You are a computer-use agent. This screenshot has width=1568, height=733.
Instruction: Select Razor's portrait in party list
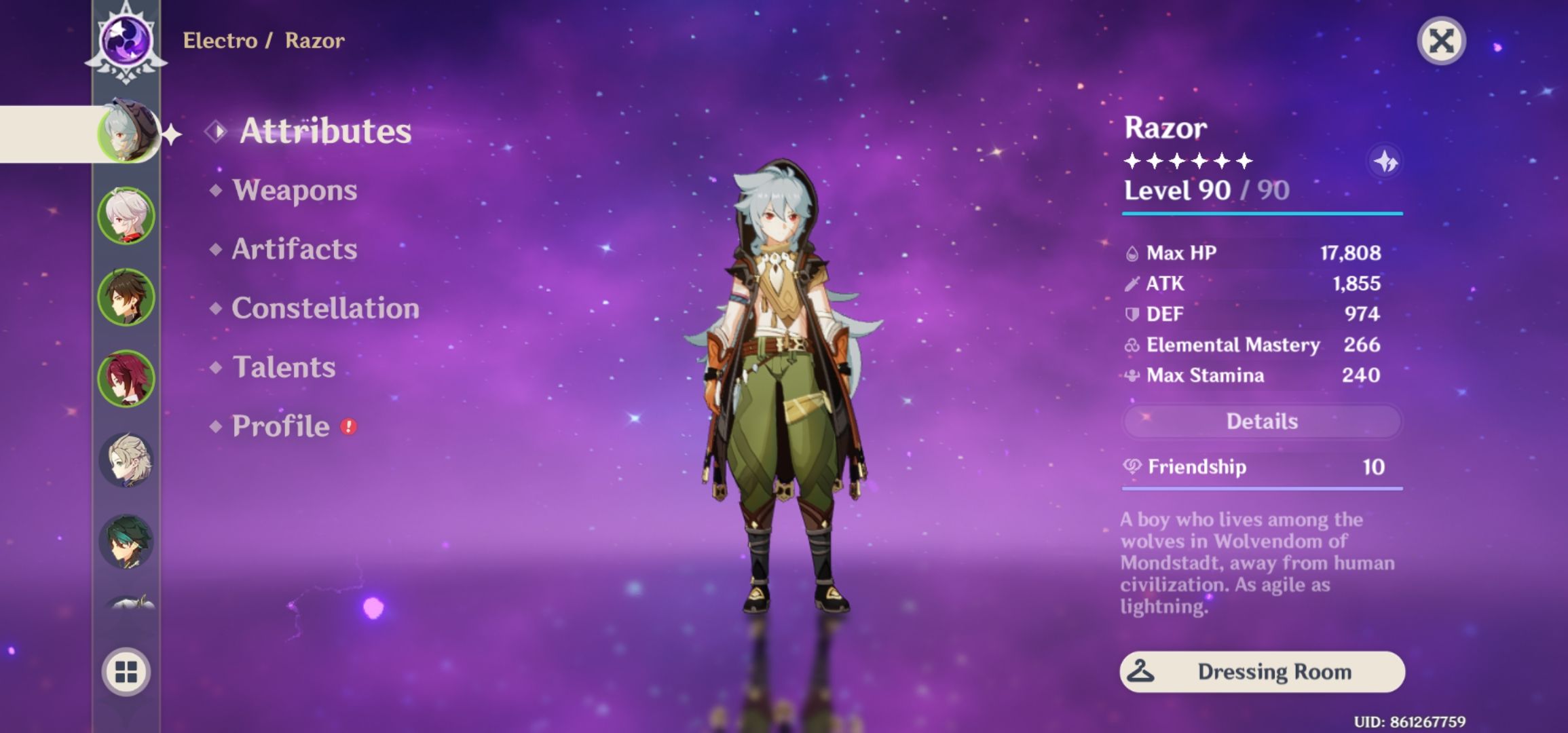point(127,133)
